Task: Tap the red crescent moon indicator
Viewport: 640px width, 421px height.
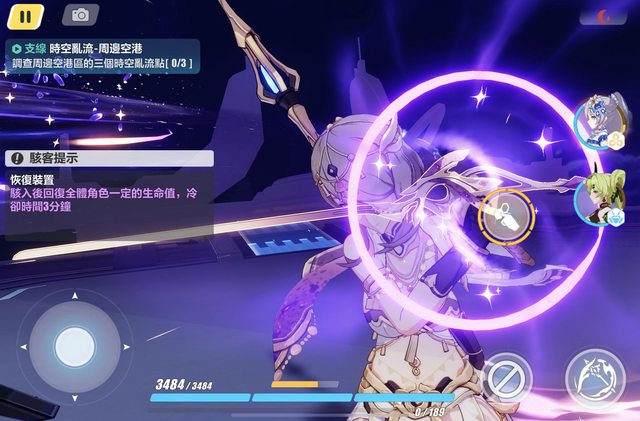Action: (607, 17)
